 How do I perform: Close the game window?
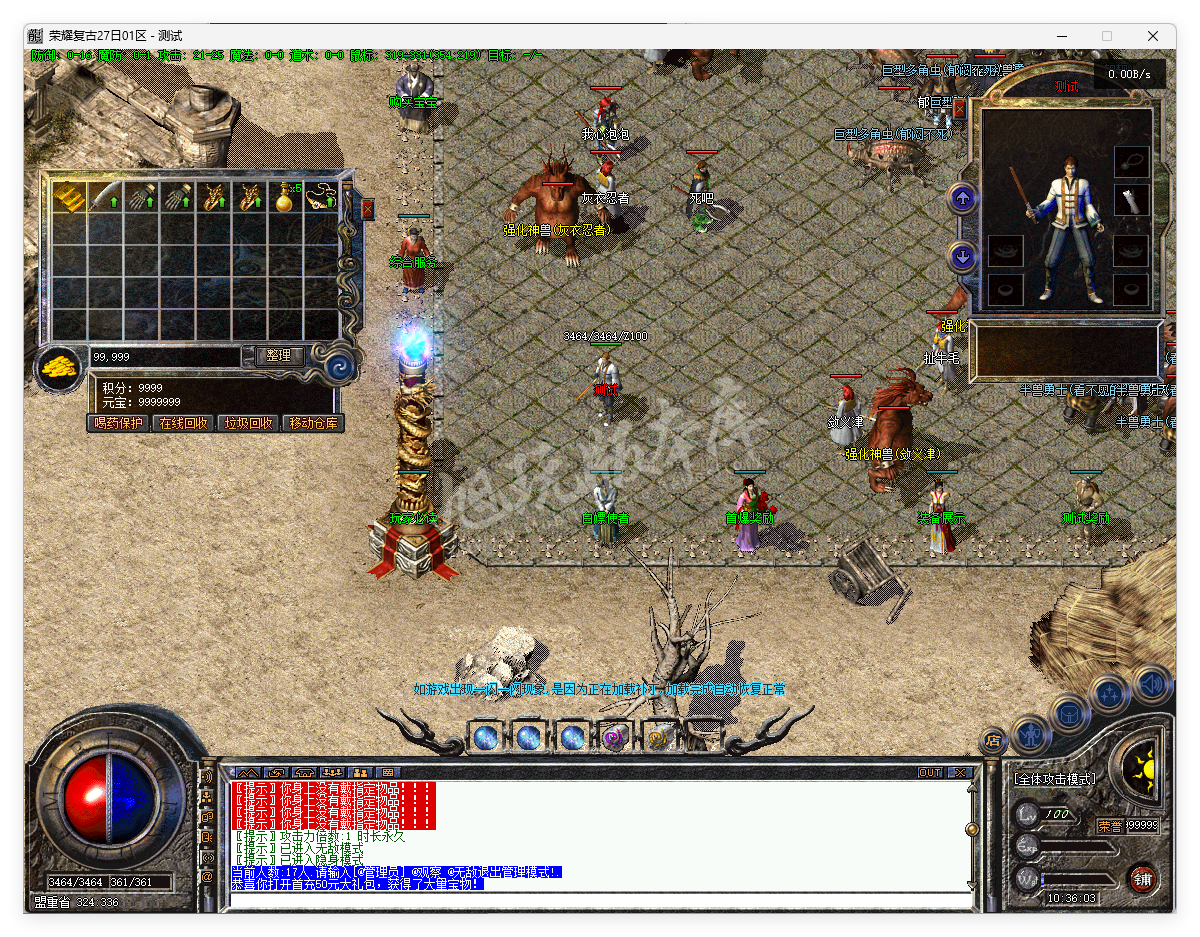pos(1153,36)
